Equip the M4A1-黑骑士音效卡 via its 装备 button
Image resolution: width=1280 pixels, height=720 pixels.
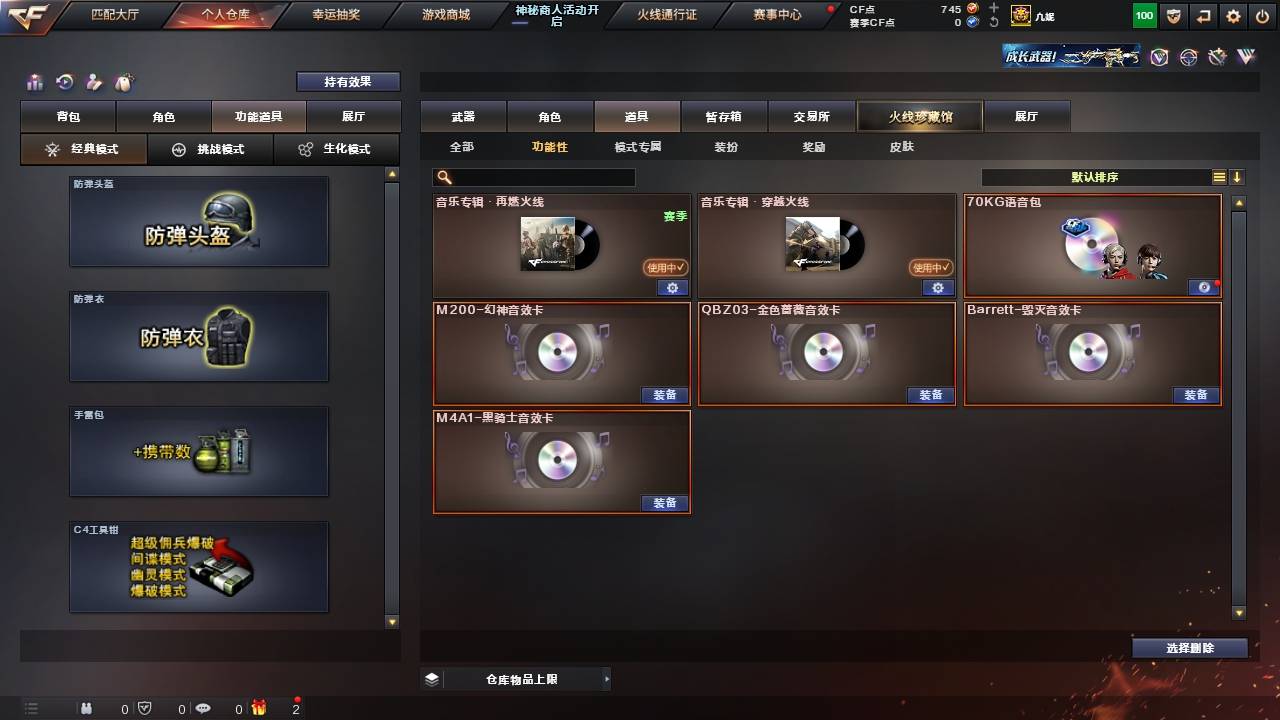point(665,503)
